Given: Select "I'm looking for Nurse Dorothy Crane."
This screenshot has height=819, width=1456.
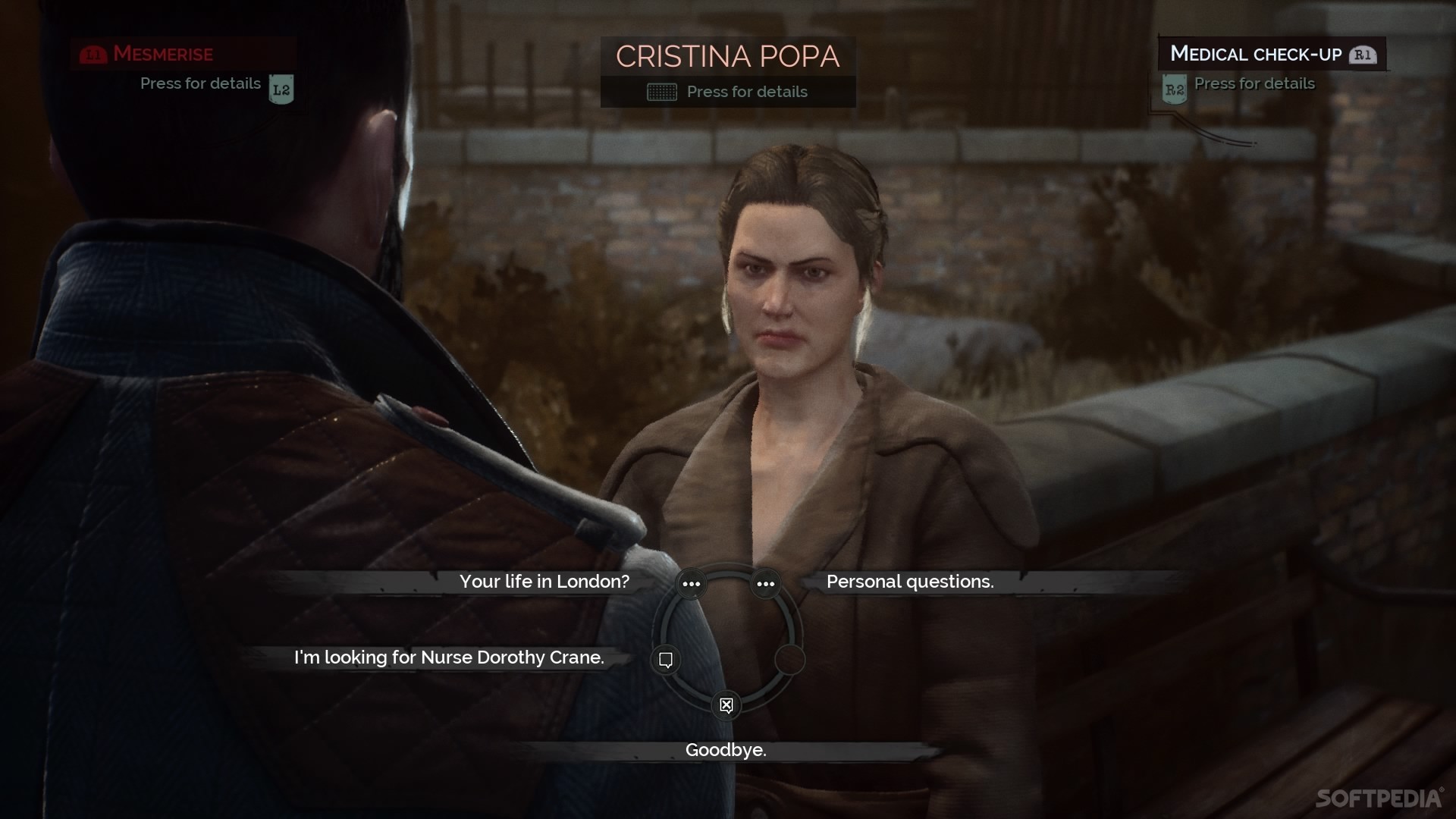Looking at the screenshot, I should click(449, 657).
